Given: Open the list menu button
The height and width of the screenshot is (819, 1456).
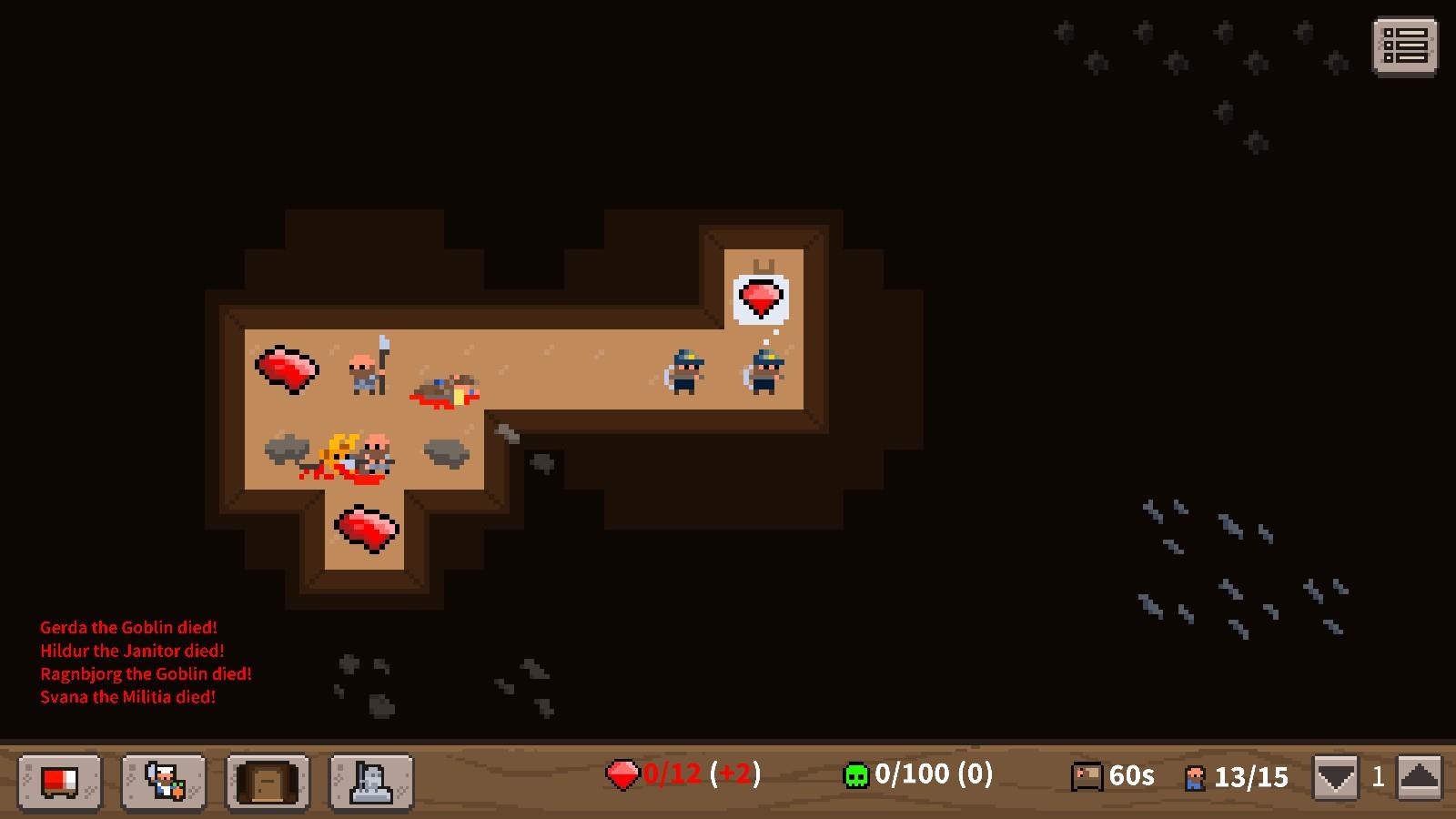Looking at the screenshot, I should (x=1404, y=45).
